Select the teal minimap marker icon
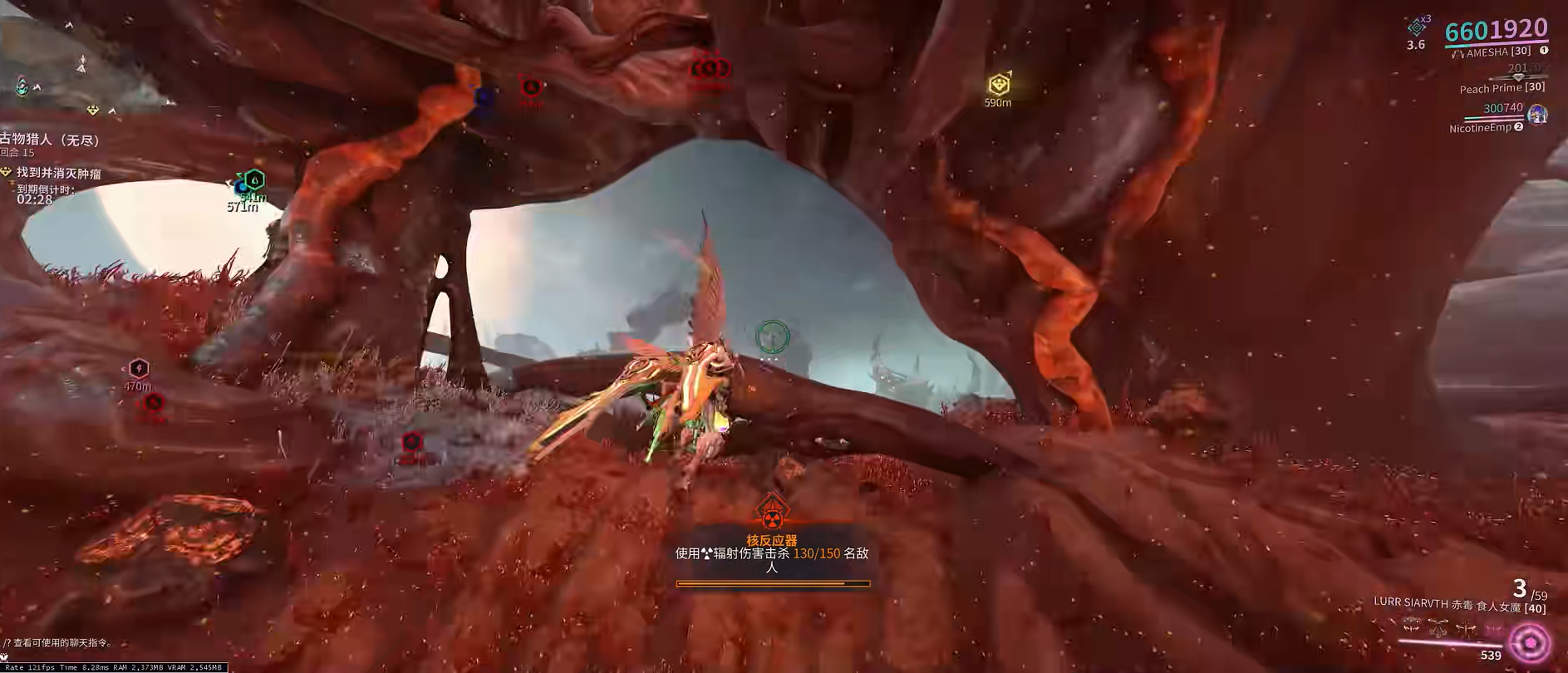 pos(22,86)
